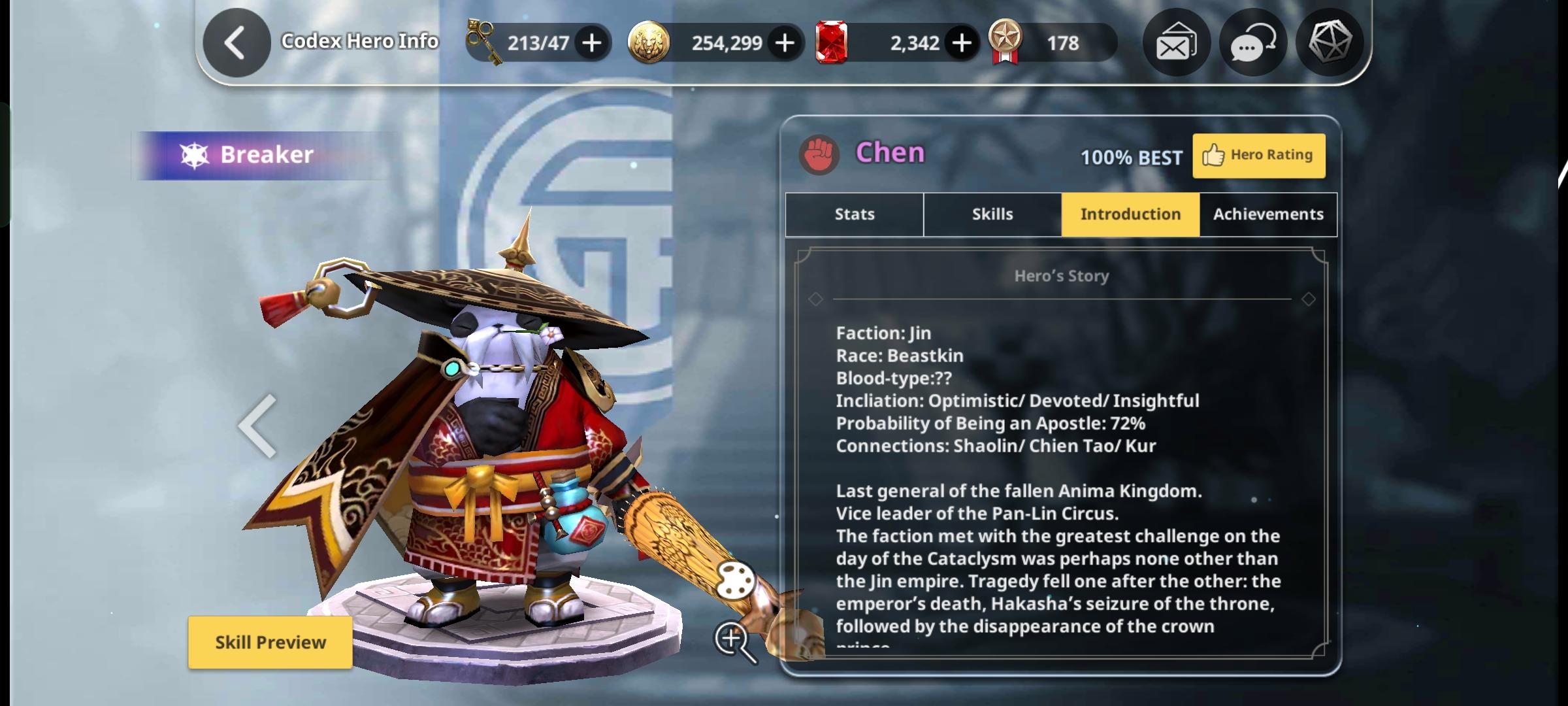Switch to the Skills tab
The height and width of the screenshot is (706, 1568).
(x=992, y=214)
